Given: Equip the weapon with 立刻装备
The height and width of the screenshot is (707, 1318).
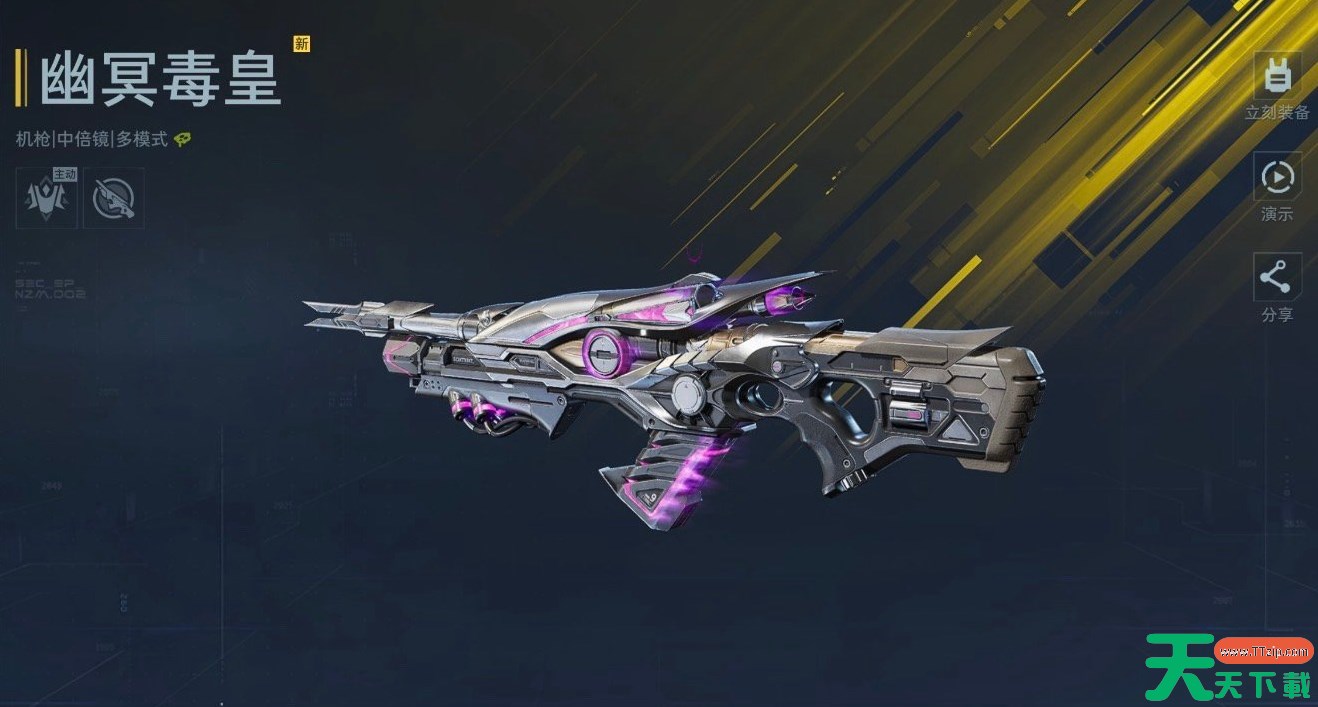Looking at the screenshot, I should click(x=1277, y=78).
